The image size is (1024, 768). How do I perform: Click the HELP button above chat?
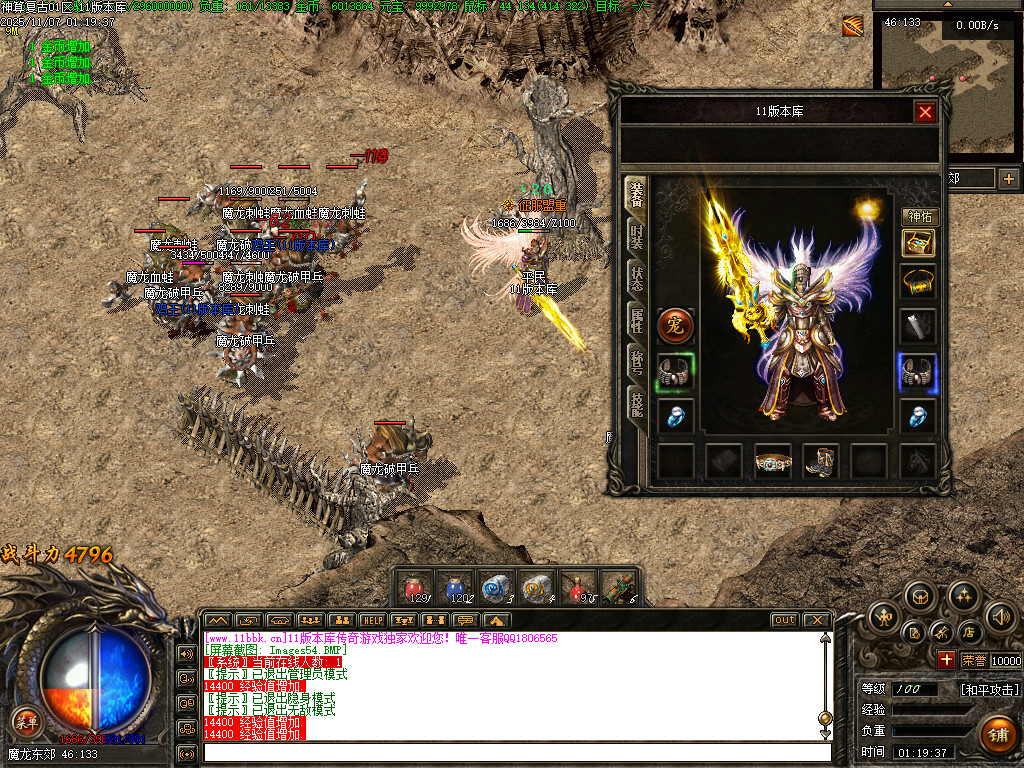372,620
